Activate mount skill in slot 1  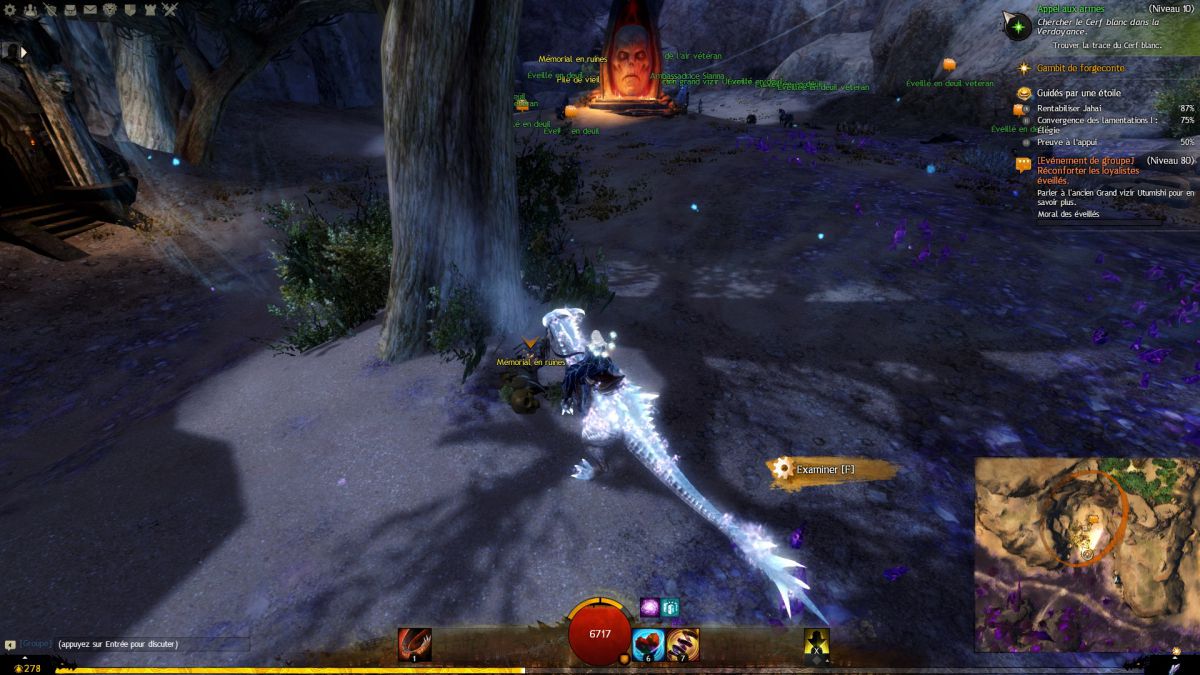(414, 644)
